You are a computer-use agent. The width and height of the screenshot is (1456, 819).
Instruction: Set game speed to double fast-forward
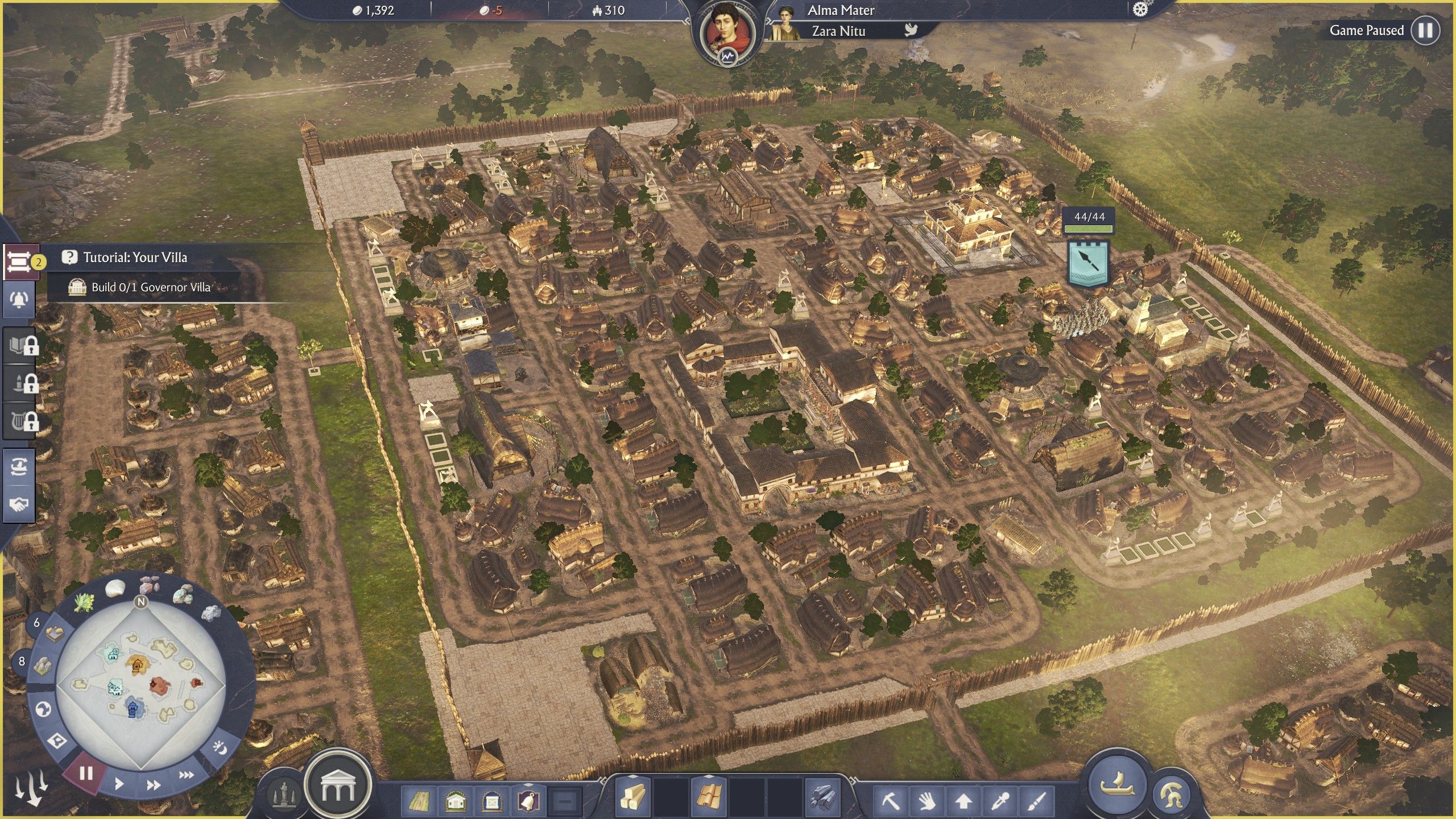click(x=153, y=785)
